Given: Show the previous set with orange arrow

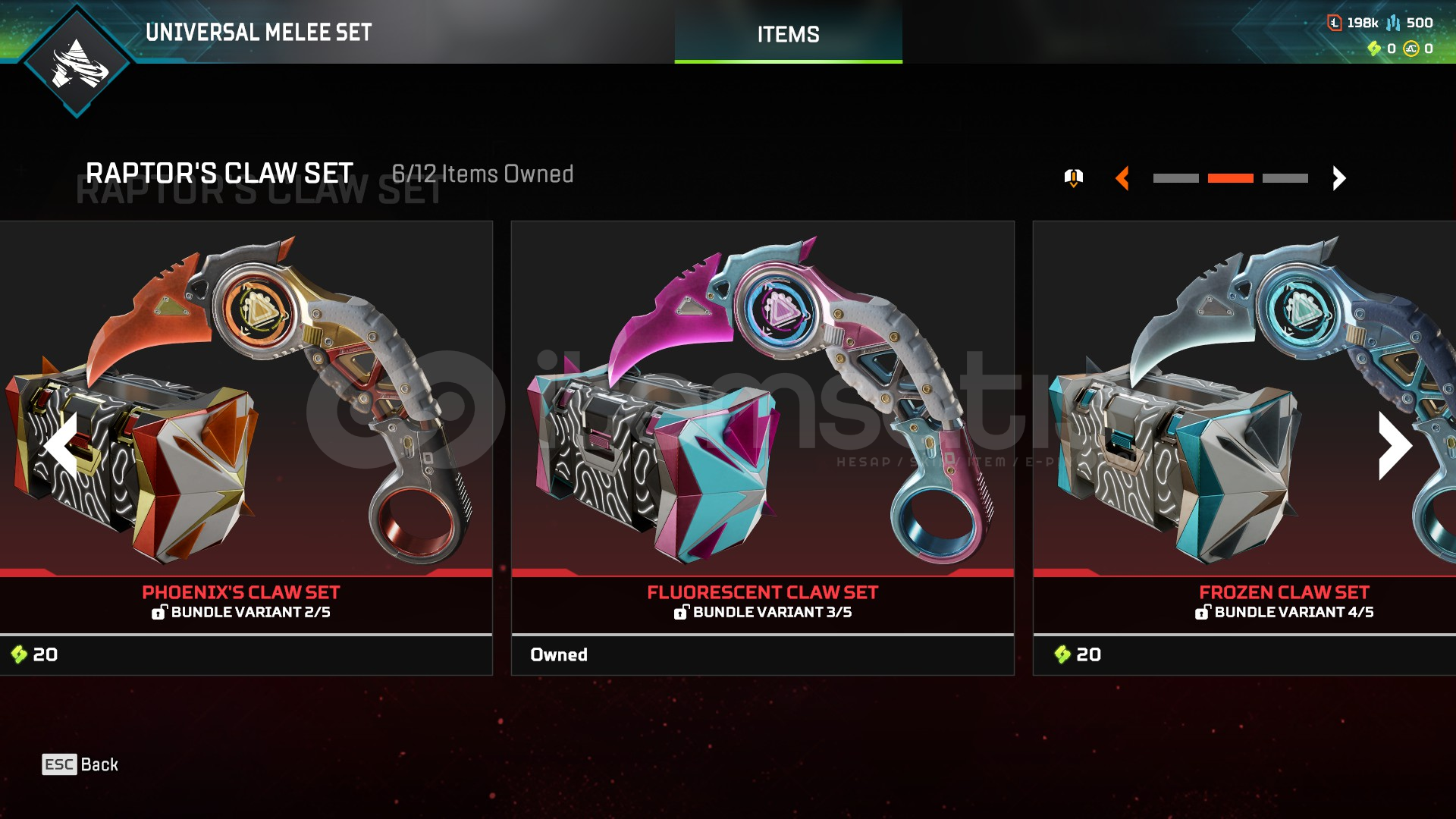Looking at the screenshot, I should pos(1123,178).
